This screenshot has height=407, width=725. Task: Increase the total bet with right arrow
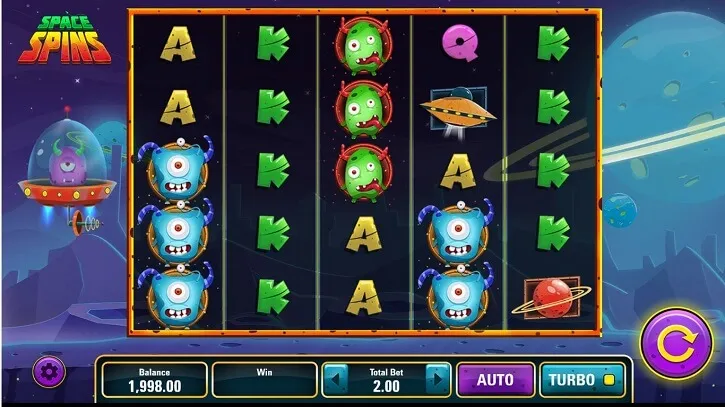point(436,380)
